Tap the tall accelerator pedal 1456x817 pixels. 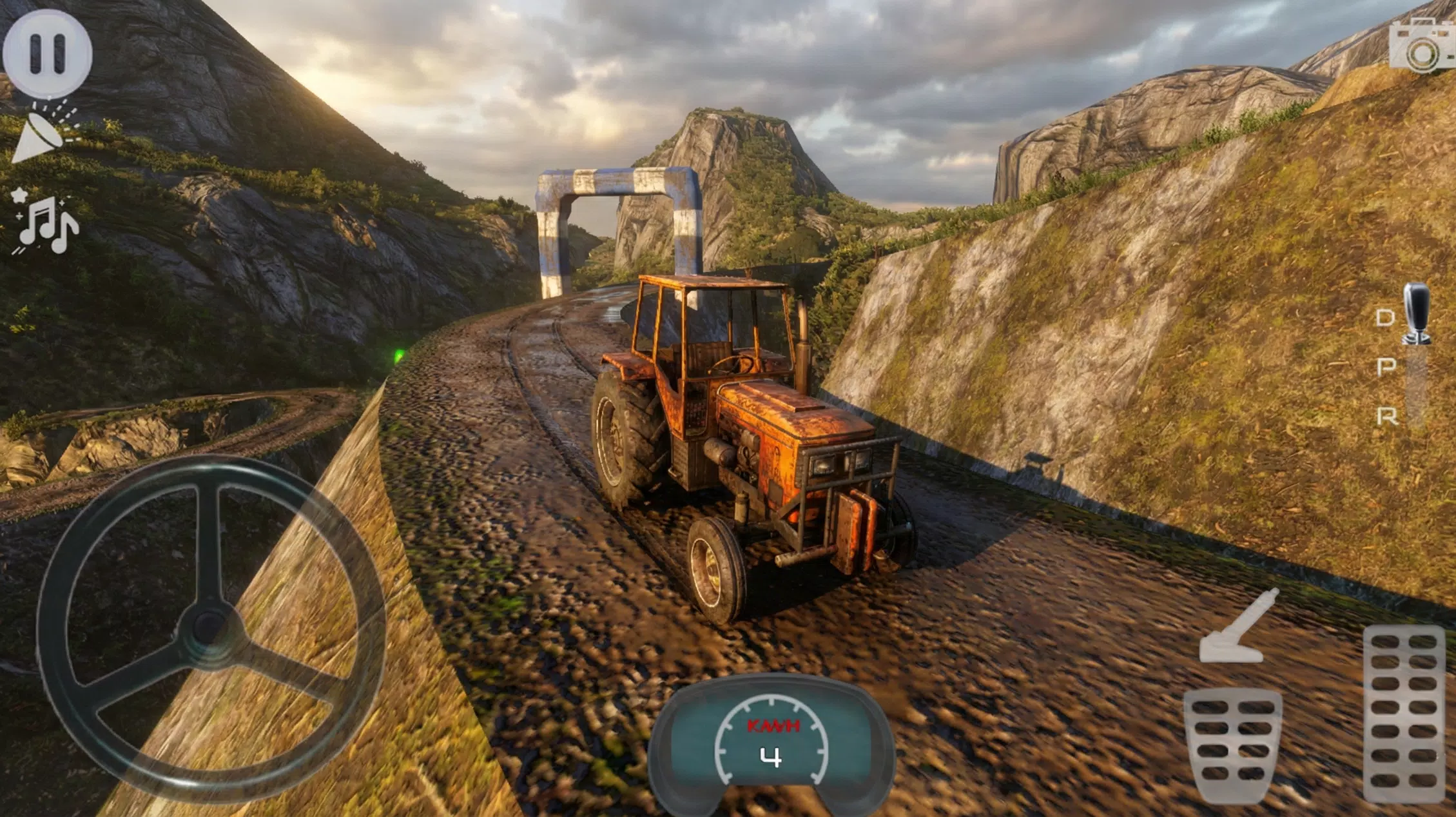(1404, 713)
